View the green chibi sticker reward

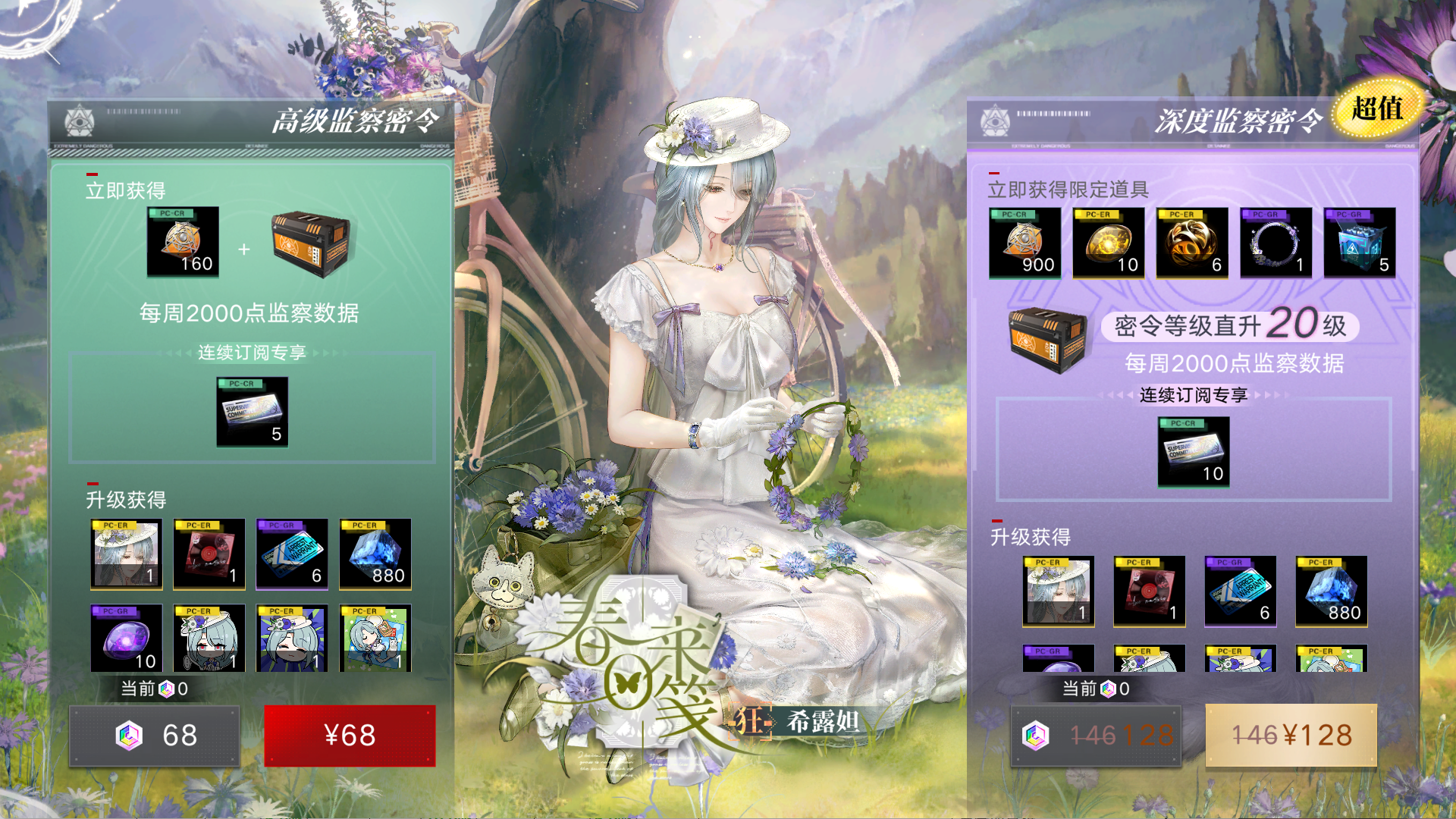pos(375,638)
